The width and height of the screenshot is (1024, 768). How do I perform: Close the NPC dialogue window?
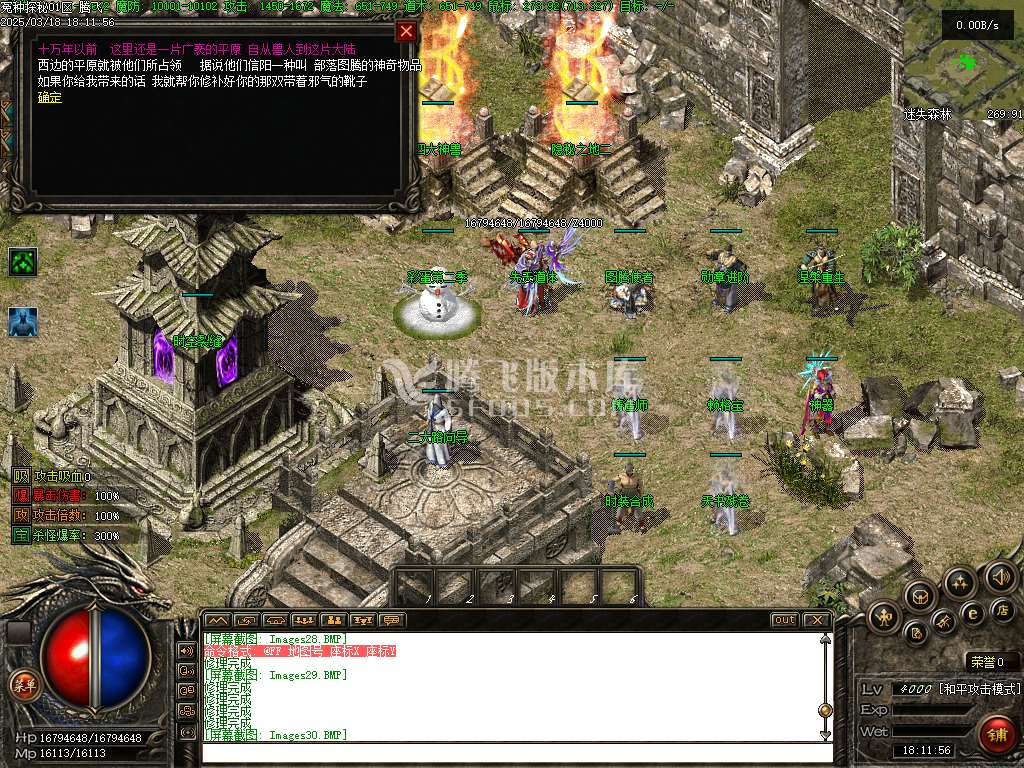coord(406,31)
